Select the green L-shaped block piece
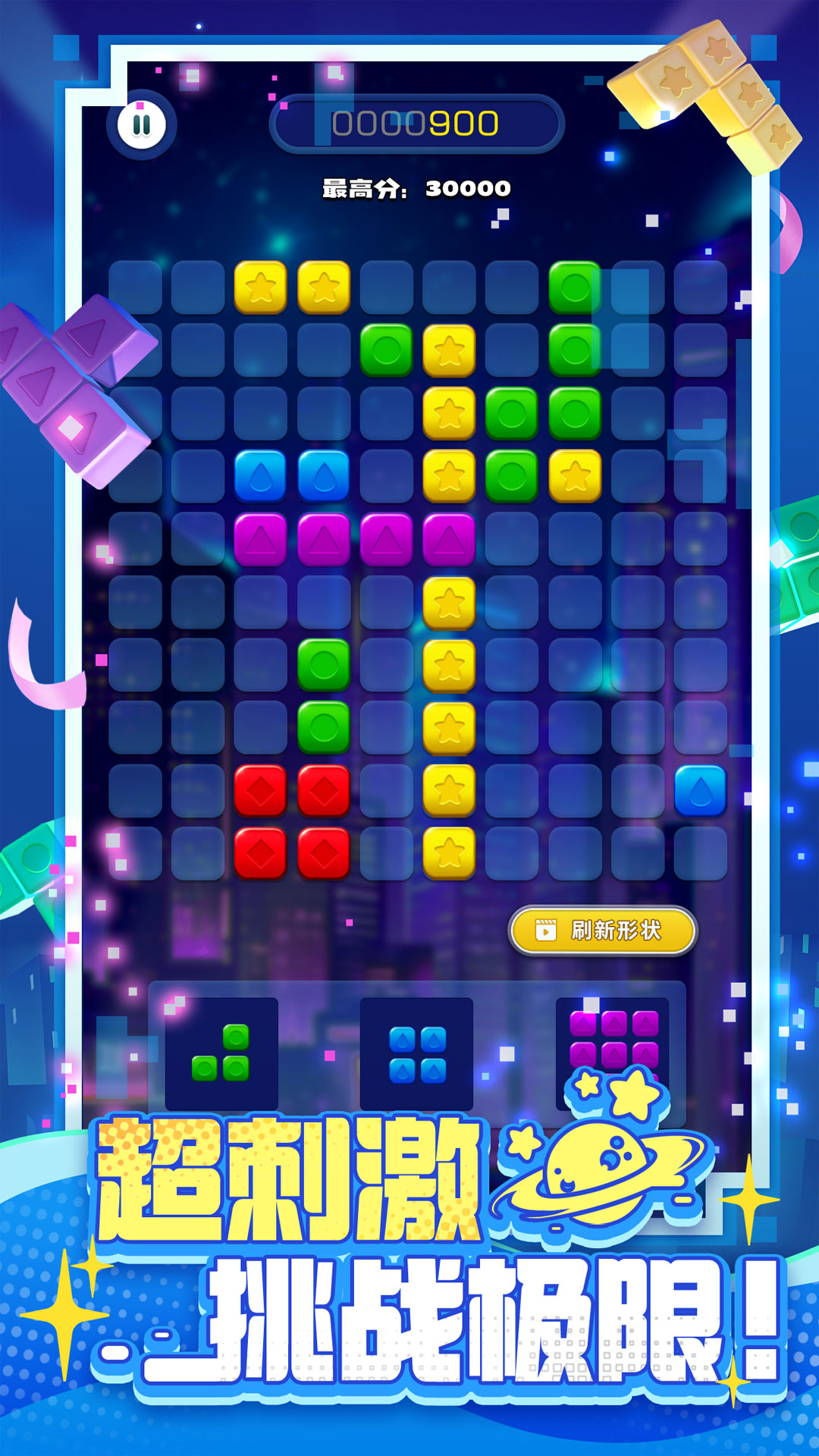This screenshot has height=1456, width=819. [x=221, y=1053]
